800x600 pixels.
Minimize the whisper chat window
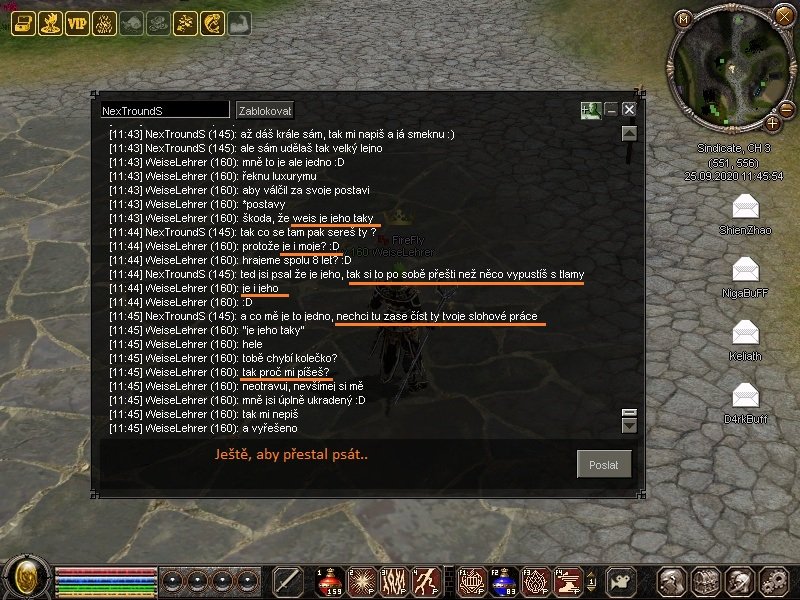pyautogui.click(x=611, y=110)
